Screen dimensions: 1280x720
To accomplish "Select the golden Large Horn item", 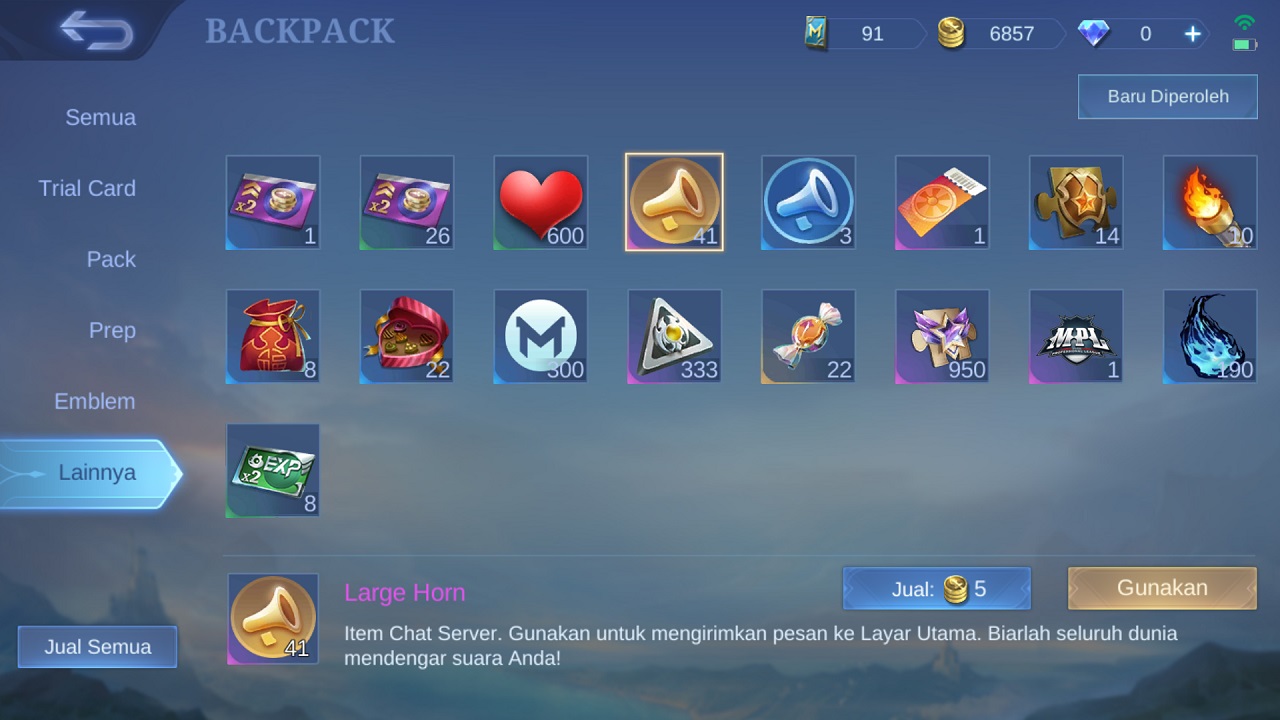I will [x=674, y=202].
